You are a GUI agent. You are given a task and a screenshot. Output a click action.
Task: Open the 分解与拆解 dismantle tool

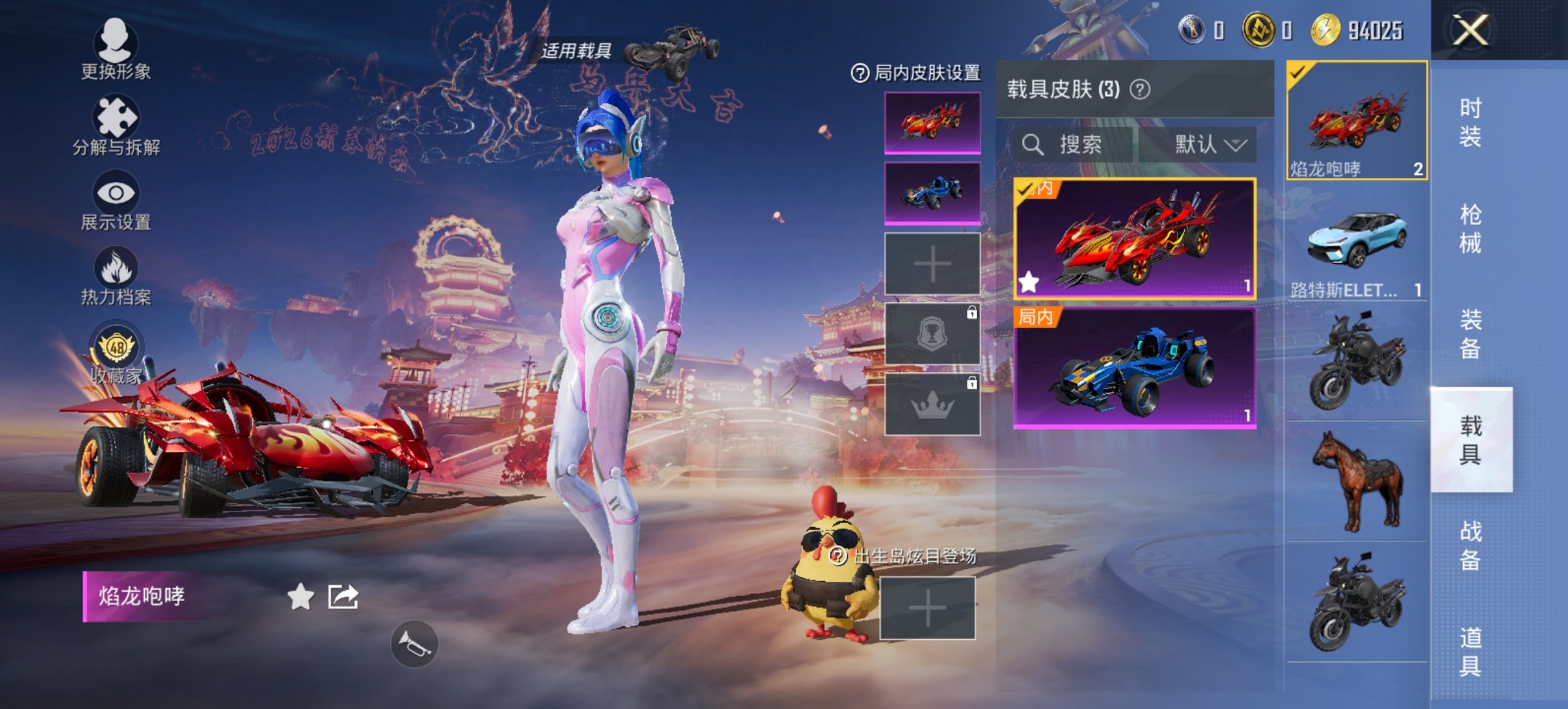tap(115, 126)
